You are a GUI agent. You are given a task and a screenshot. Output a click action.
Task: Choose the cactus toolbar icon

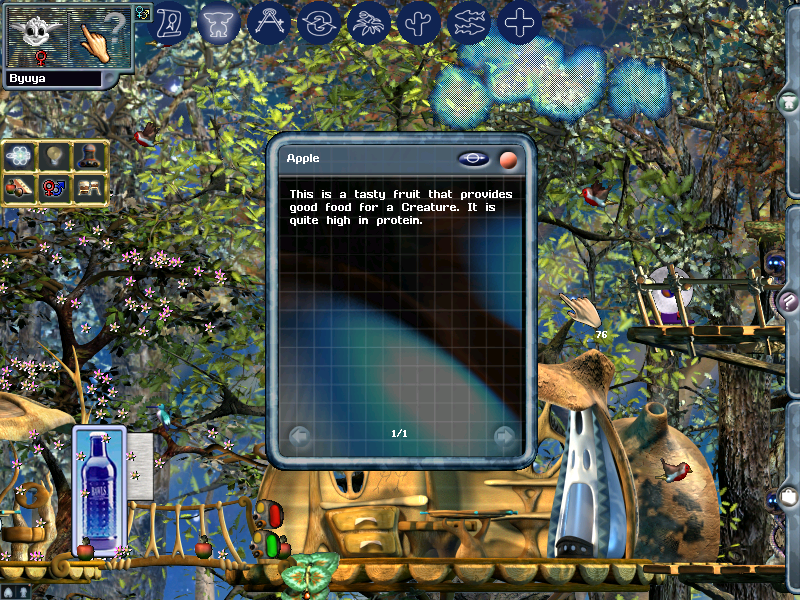[x=419, y=22]
